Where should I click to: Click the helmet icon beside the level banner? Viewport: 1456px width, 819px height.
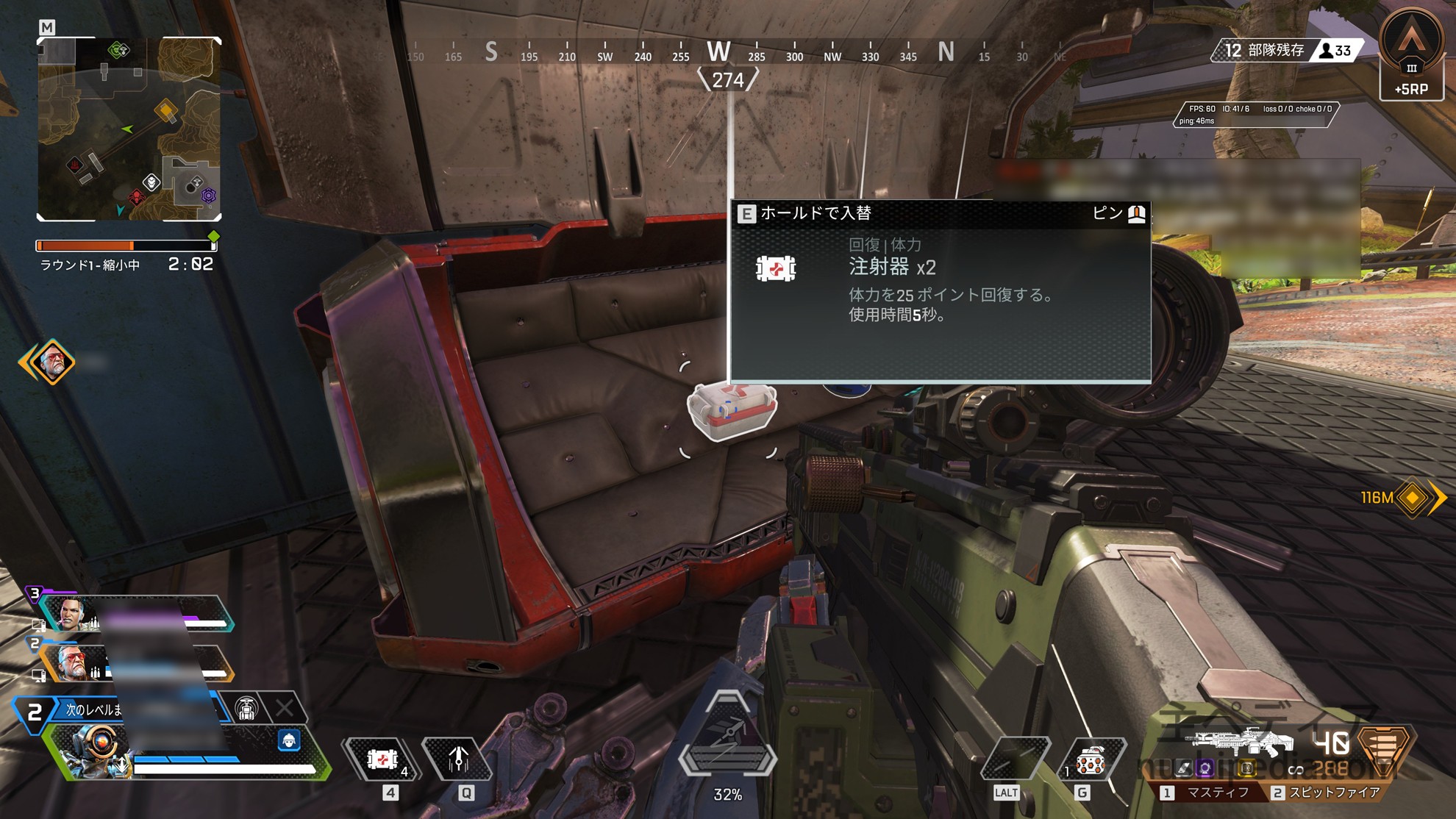246,709
